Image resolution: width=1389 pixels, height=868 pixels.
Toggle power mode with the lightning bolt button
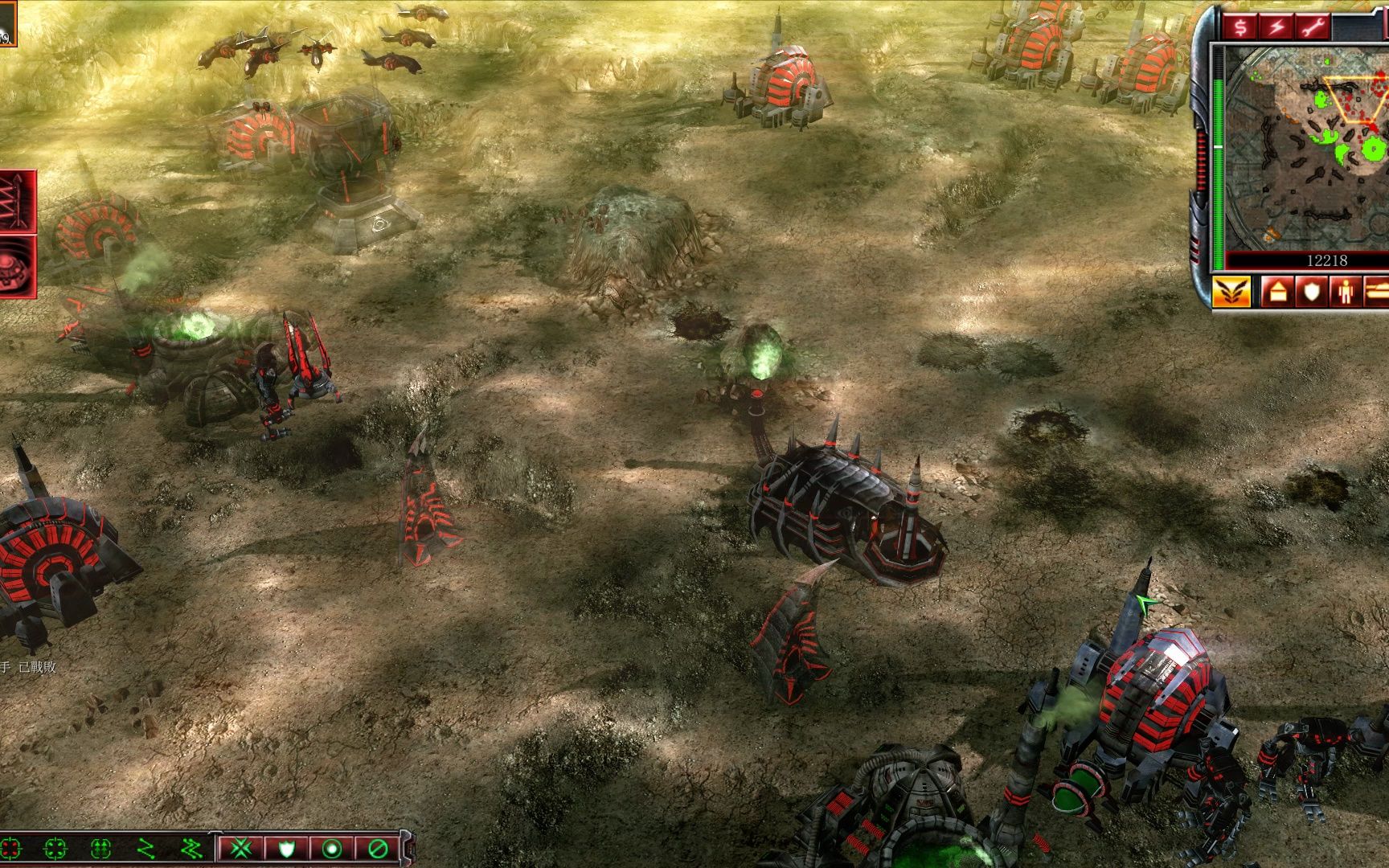tap(1276, 27)
